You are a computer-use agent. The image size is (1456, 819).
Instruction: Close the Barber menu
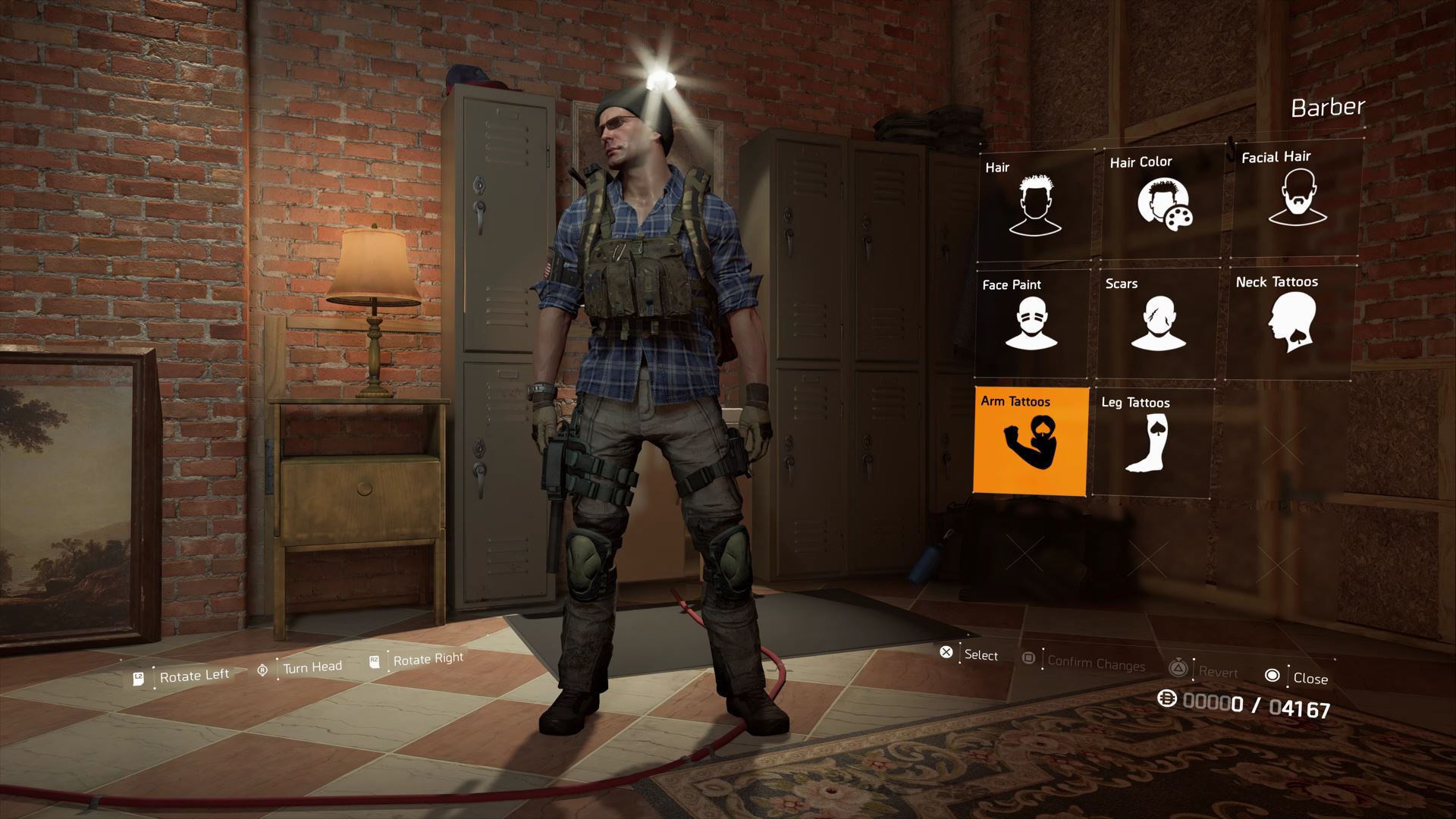point(1298,677)
